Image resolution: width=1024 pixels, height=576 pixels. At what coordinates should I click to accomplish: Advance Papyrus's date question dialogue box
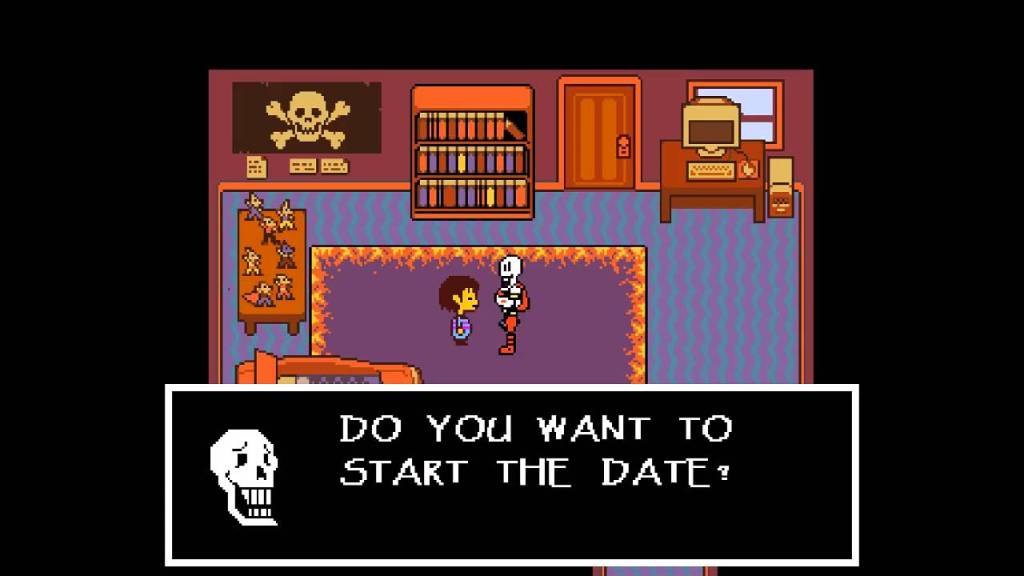511,475
